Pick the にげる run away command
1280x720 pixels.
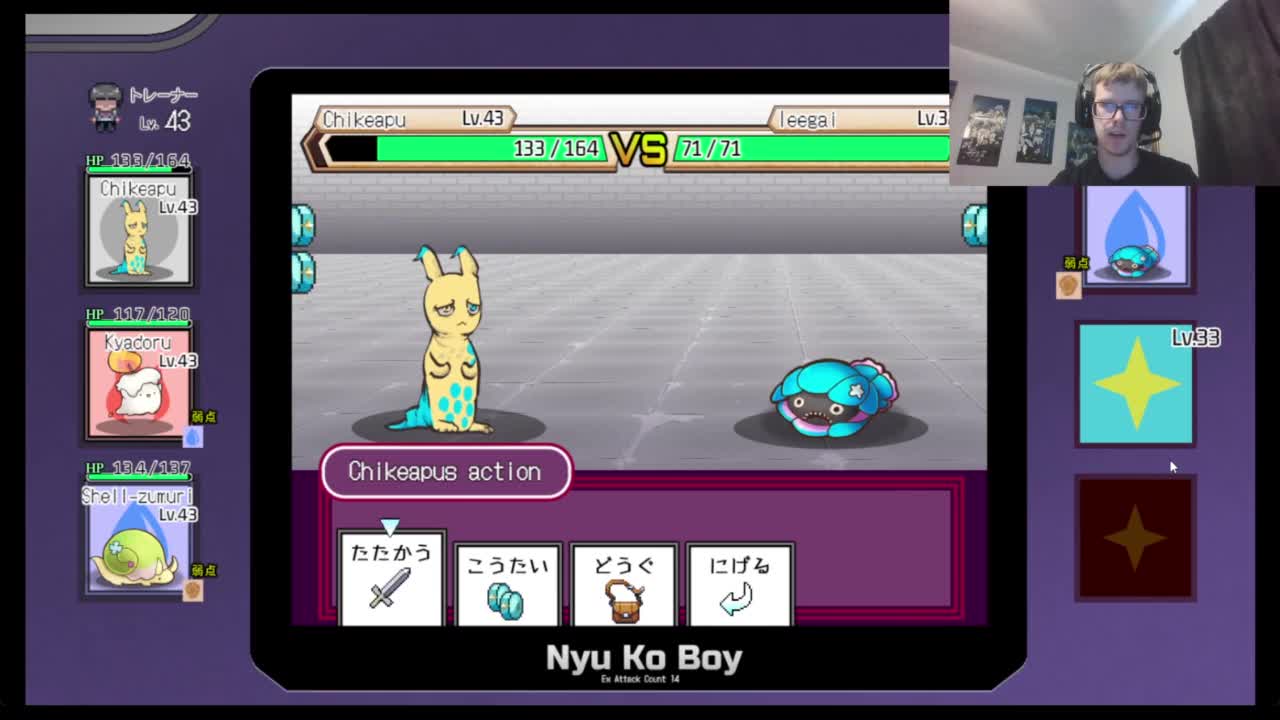tap(740, 584)
